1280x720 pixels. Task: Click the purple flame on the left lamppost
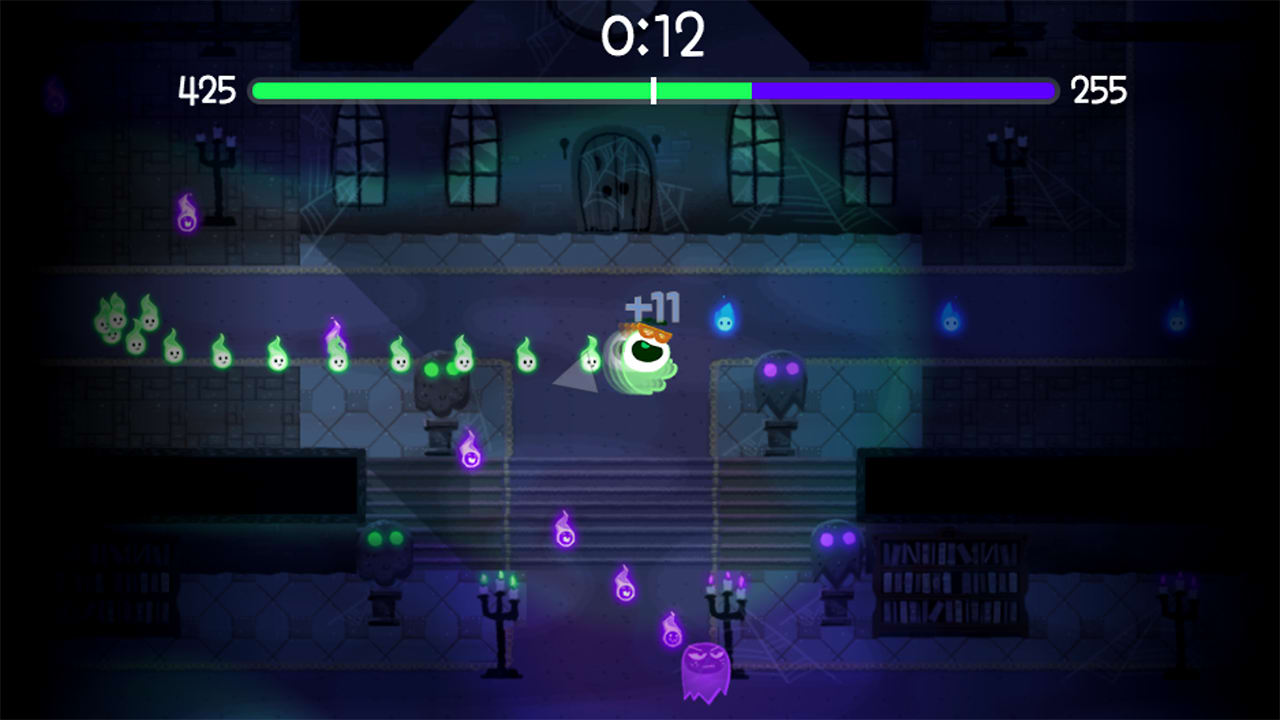[x=186, y=210]
